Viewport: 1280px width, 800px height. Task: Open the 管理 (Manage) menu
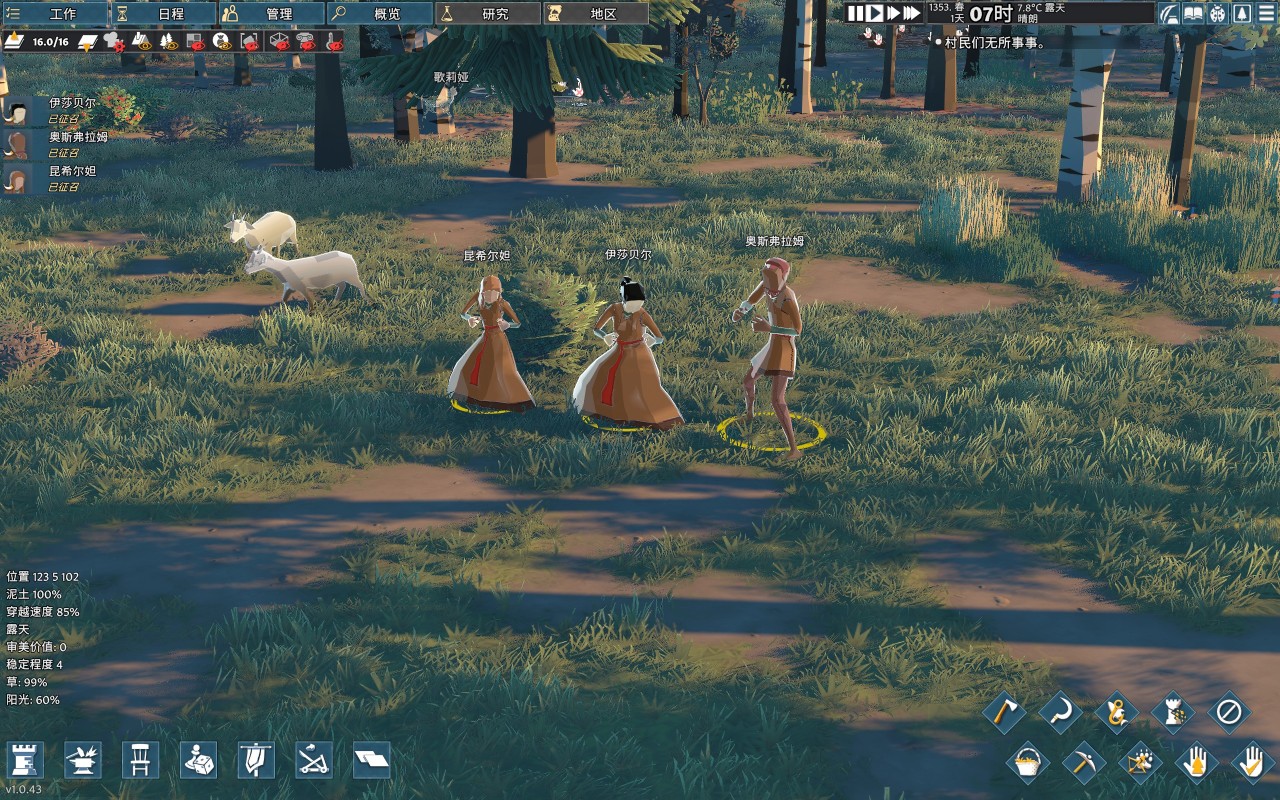coord(271,14)
